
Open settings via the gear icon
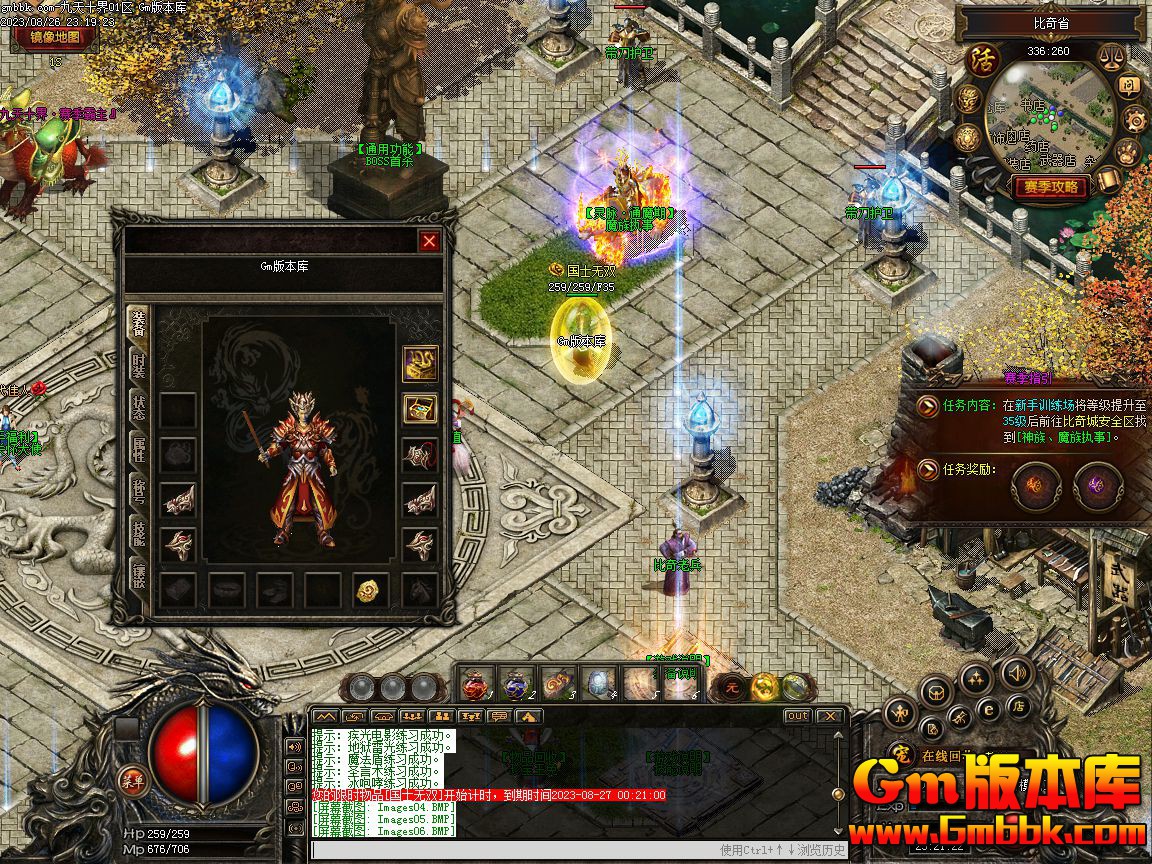[x=1135, y=120]
